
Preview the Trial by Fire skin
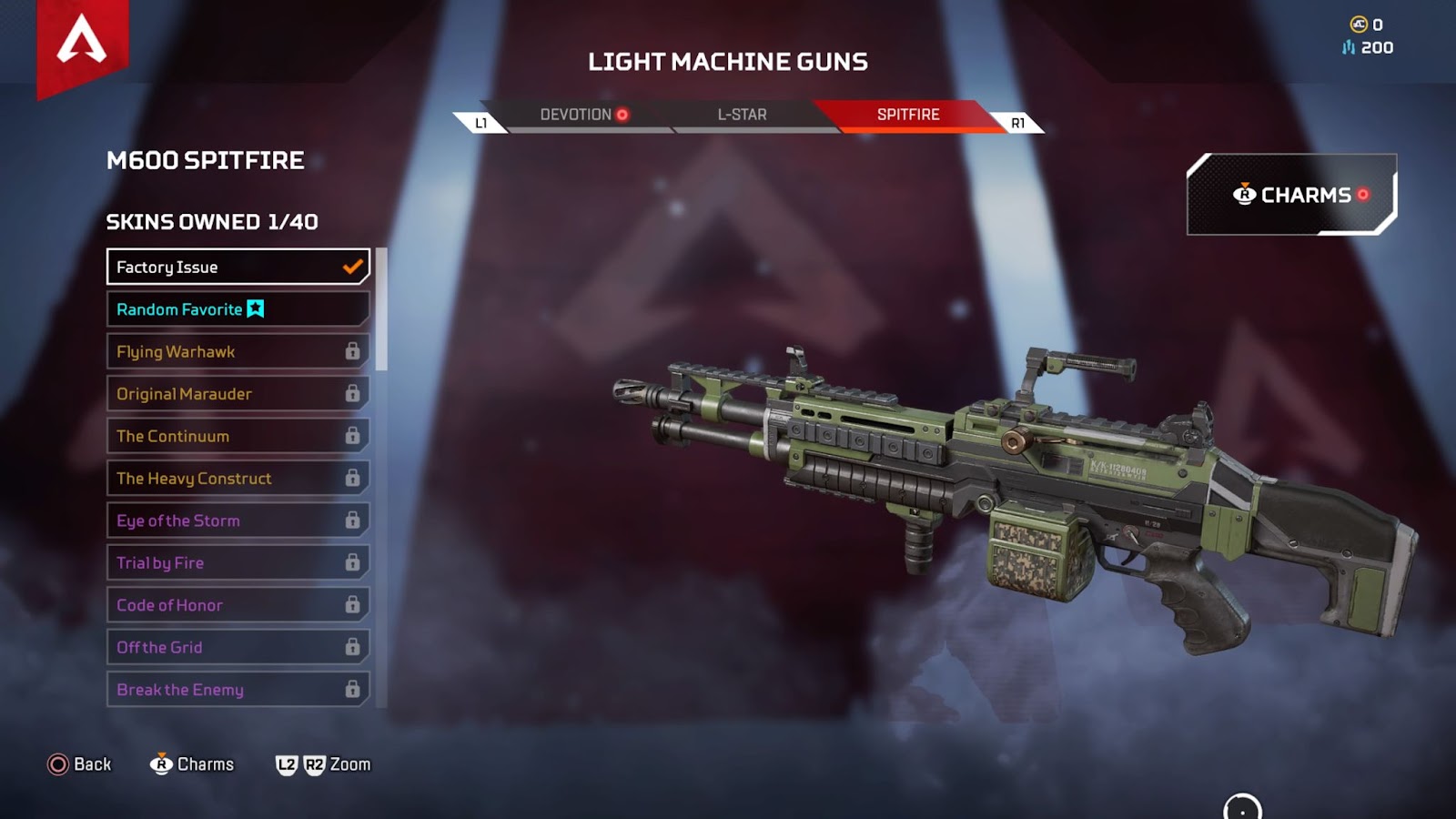coord(238,563)
